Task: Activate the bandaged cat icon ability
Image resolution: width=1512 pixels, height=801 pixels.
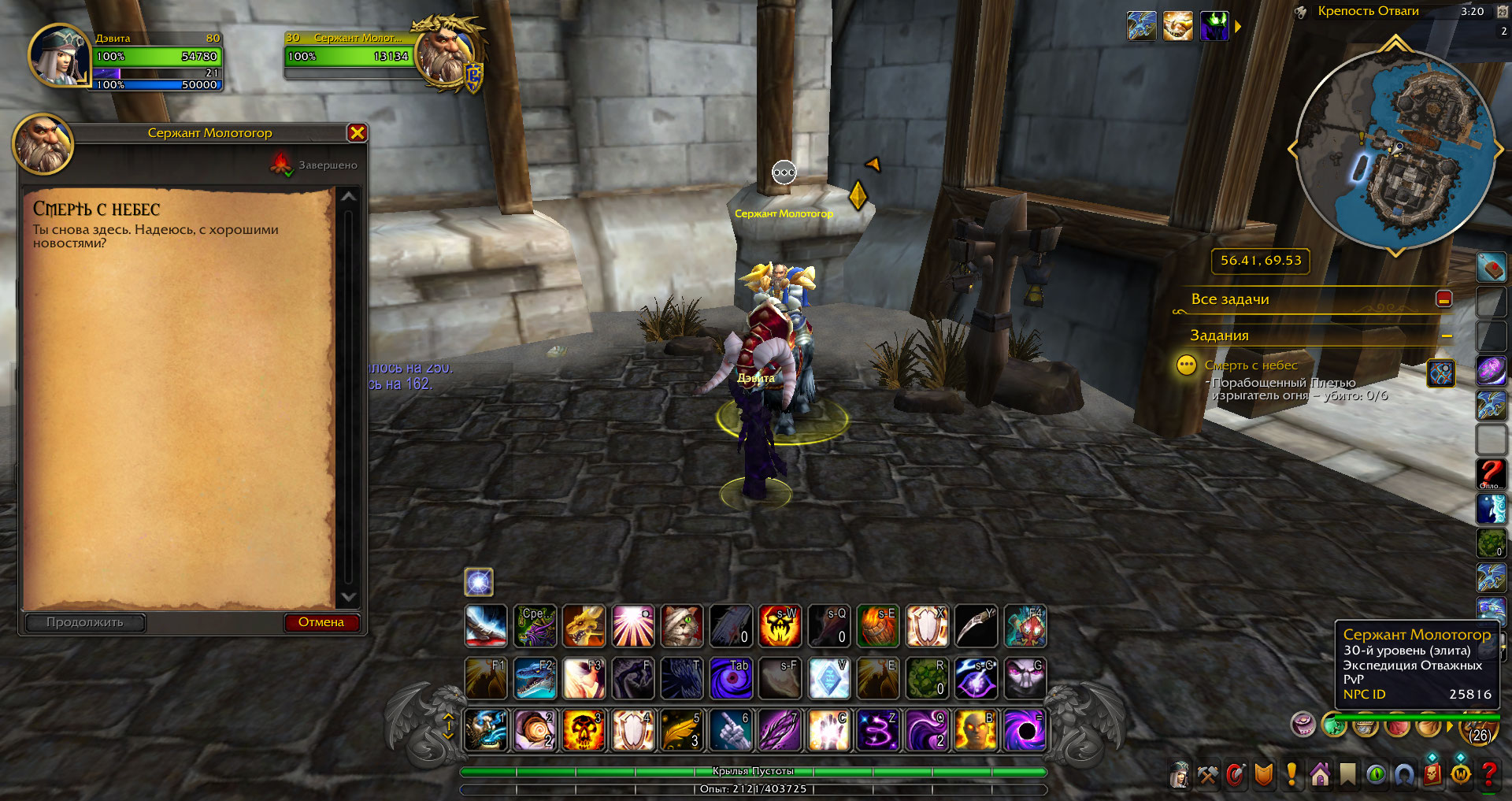Action: [x=682, y=627]
